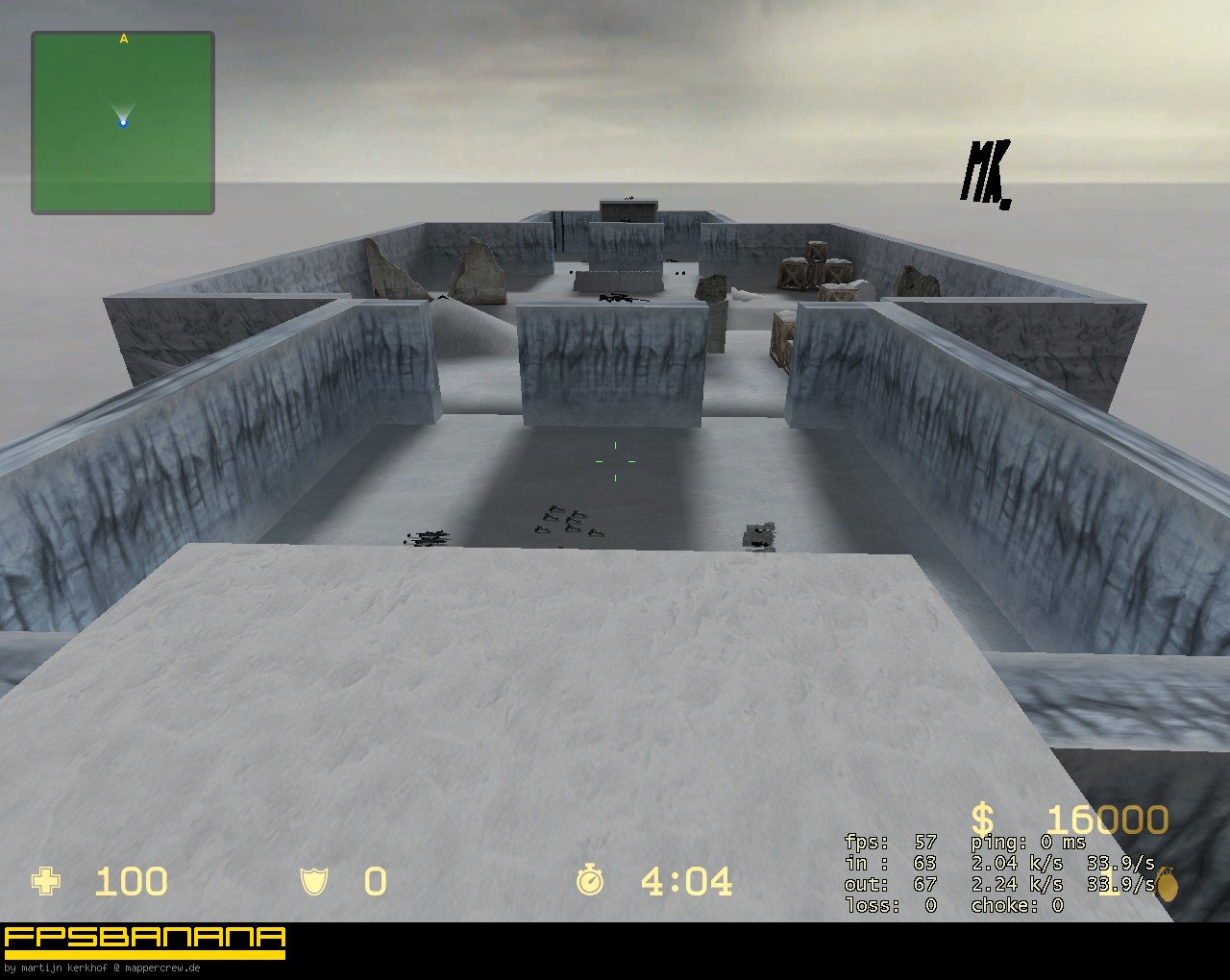
Task: Click the health cross icon
Action: click(46, 881)
